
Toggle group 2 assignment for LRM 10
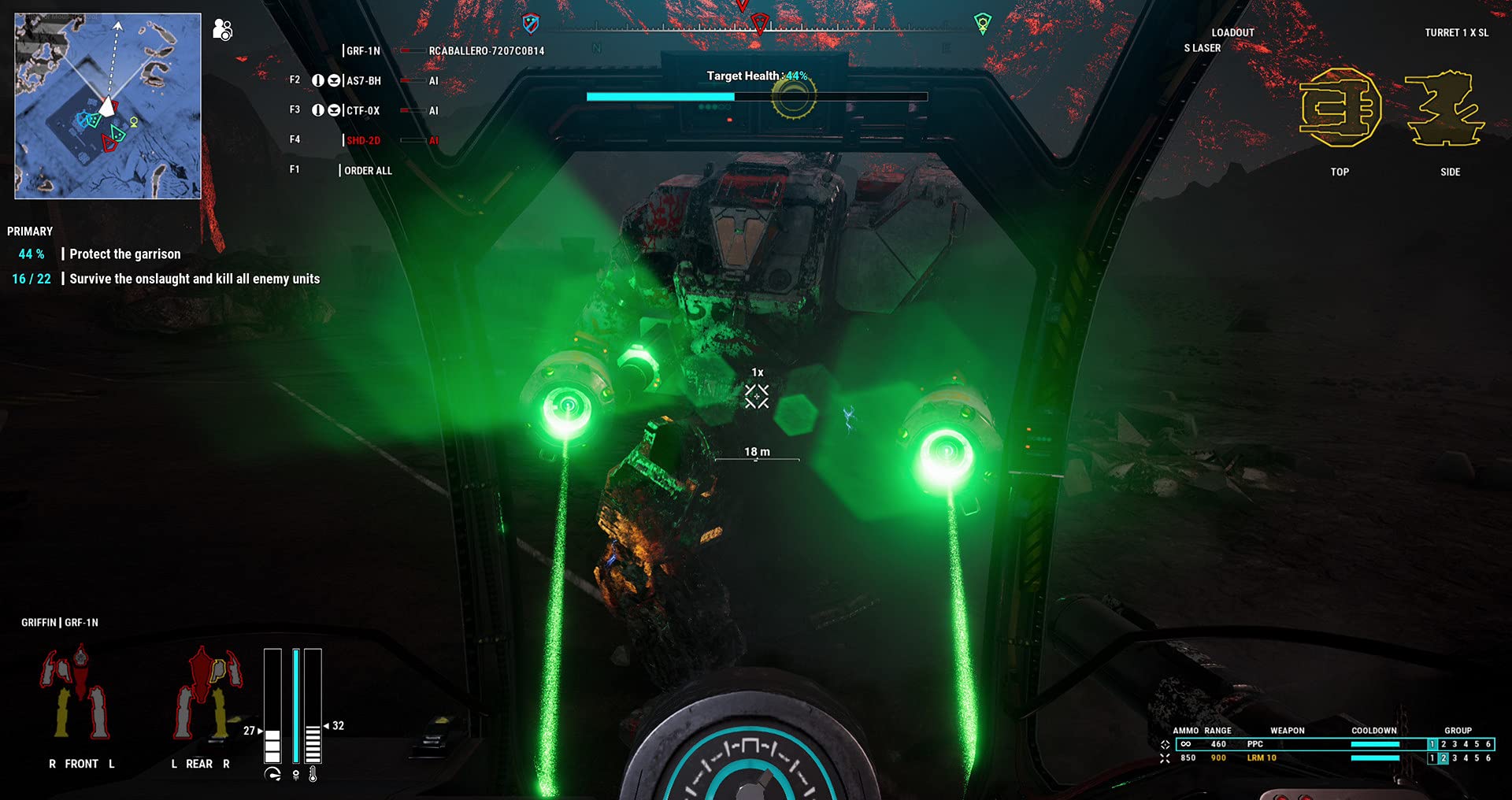click(1443, 757)
